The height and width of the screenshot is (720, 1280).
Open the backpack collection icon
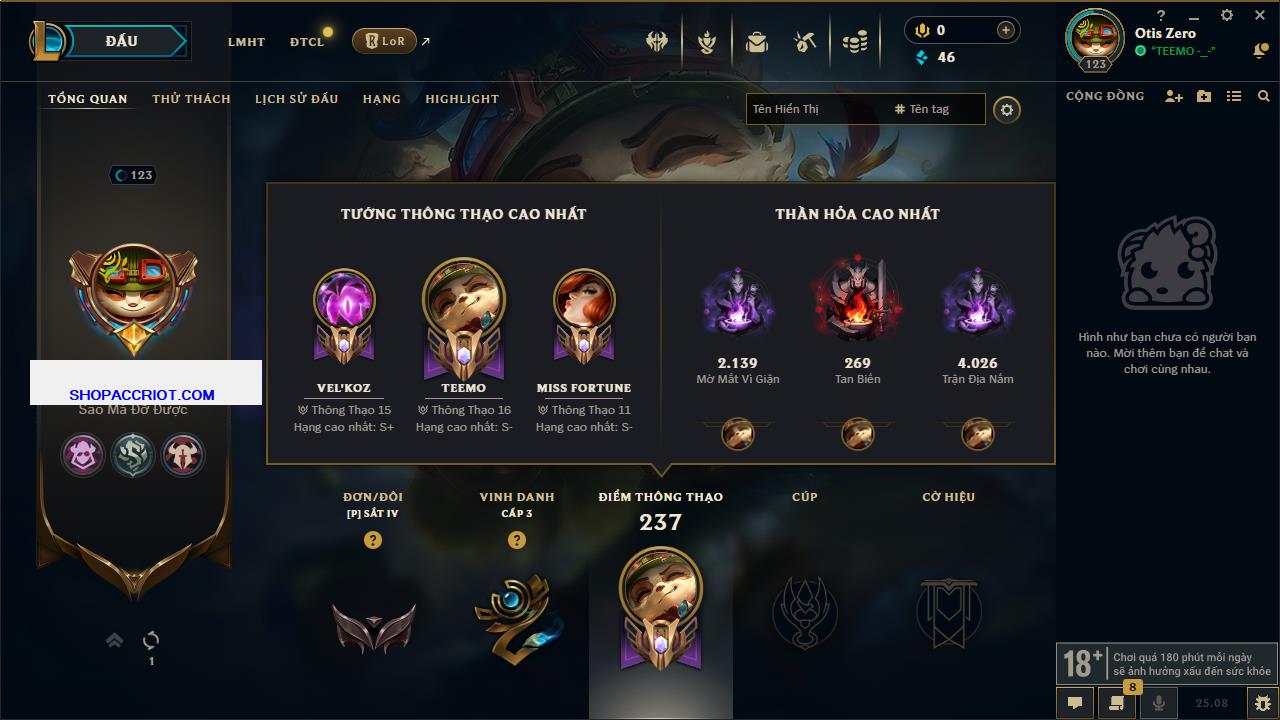[756, 42]
